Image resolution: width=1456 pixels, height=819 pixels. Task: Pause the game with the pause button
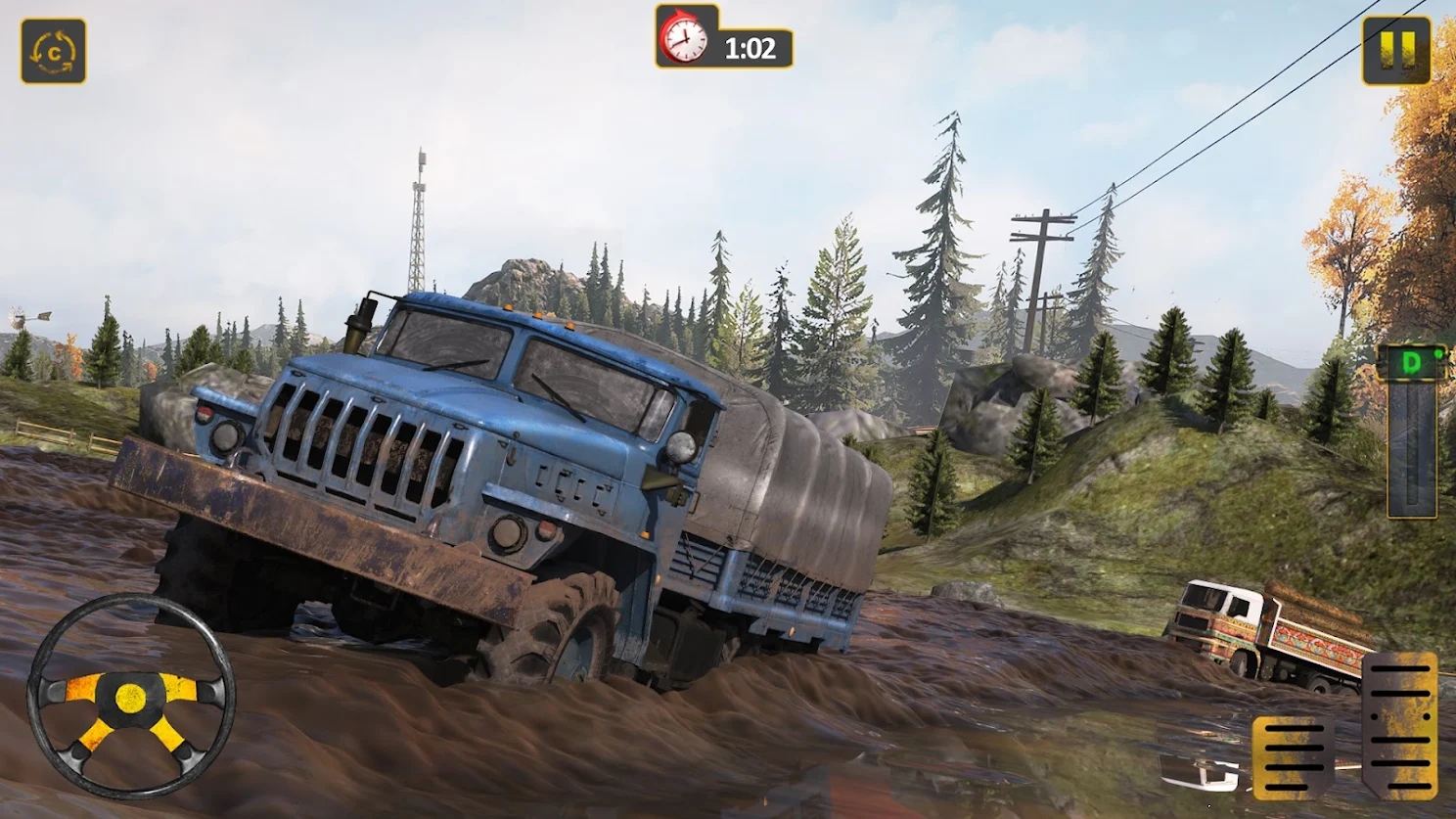(x=1396, y=50)
